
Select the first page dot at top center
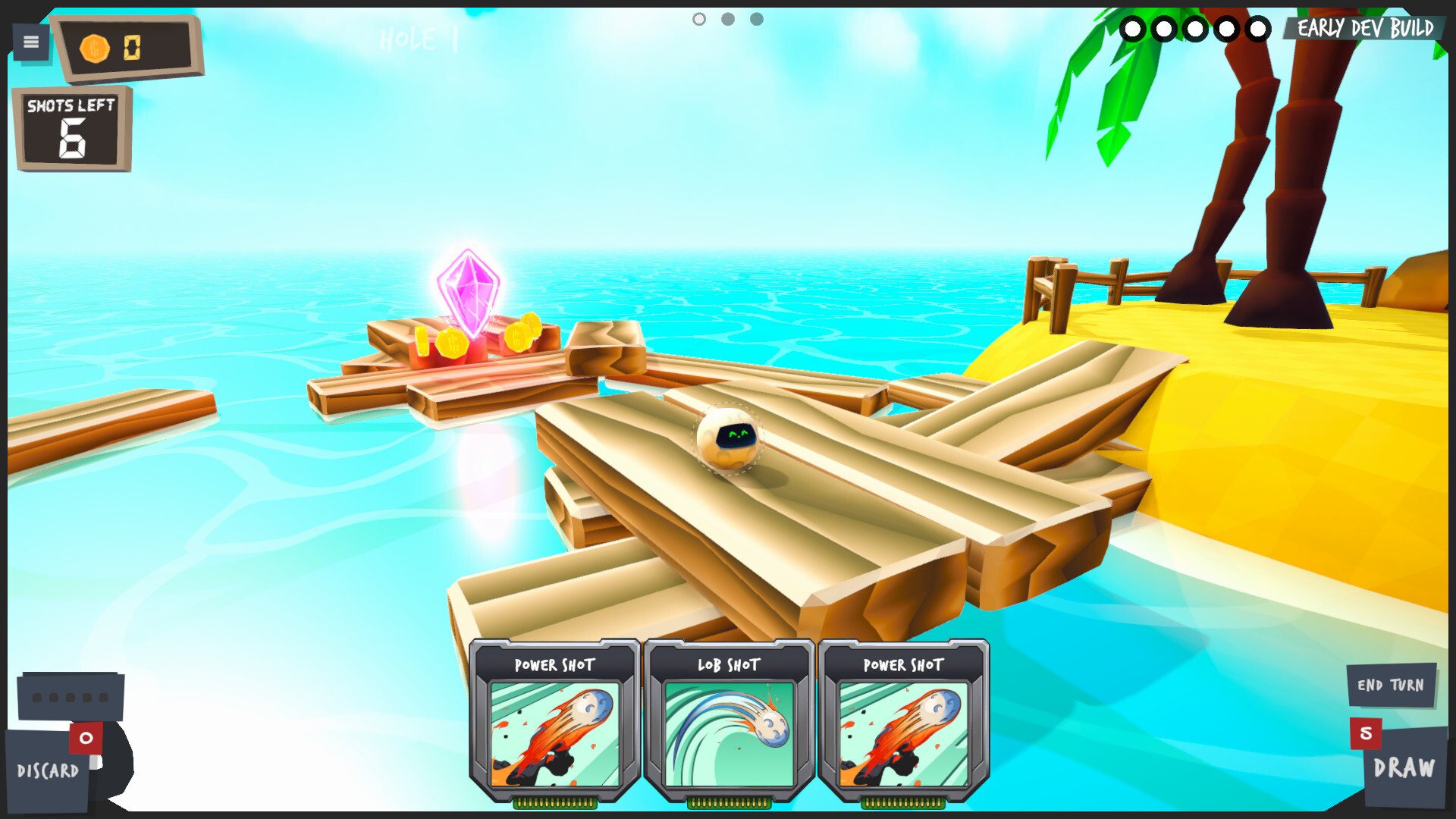(698, 20)
